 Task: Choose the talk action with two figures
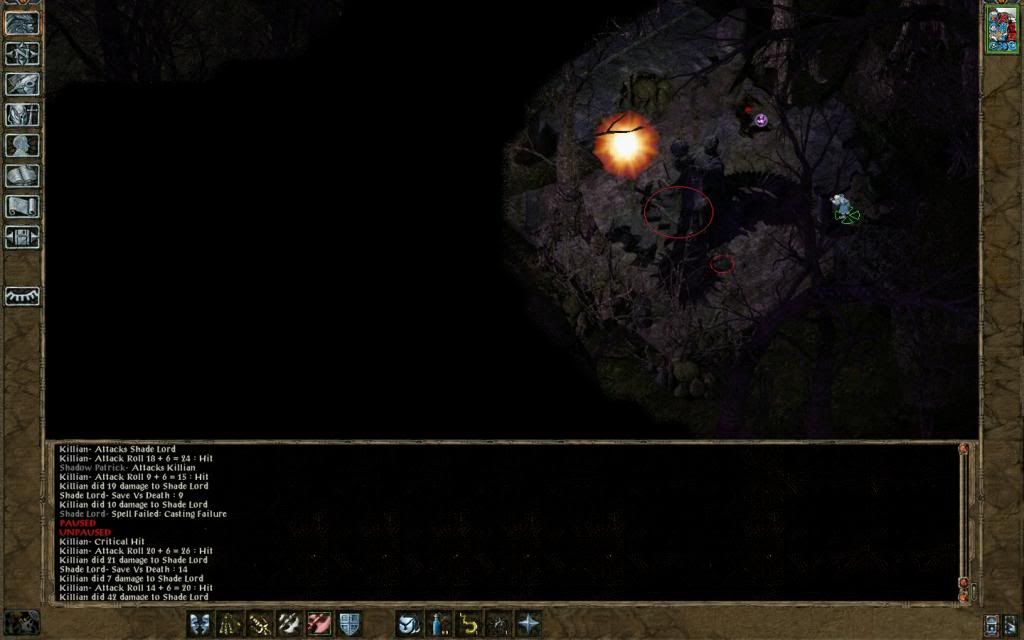pos(230,624)
